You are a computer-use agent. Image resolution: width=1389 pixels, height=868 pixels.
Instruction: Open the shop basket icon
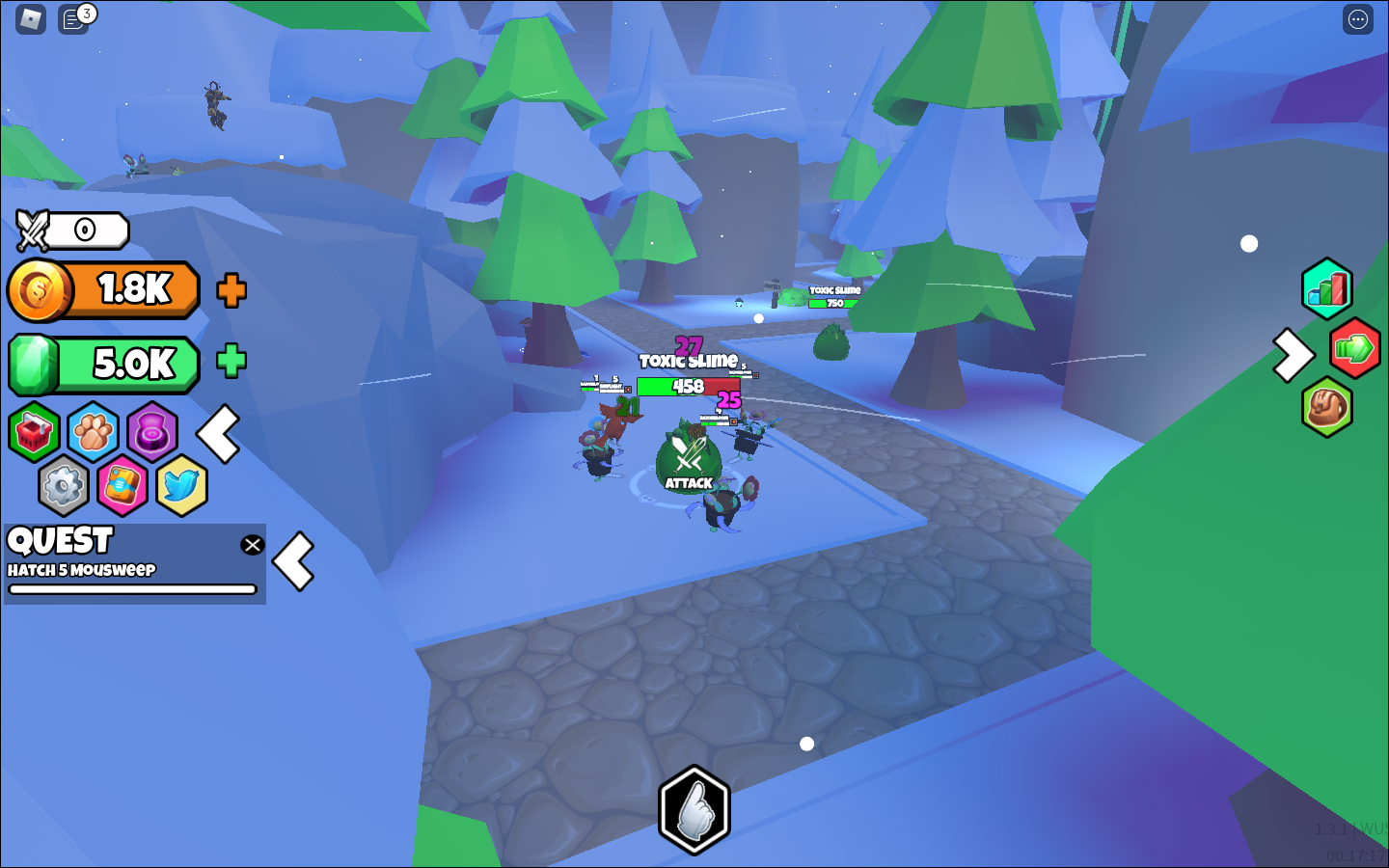coord(33,432)
